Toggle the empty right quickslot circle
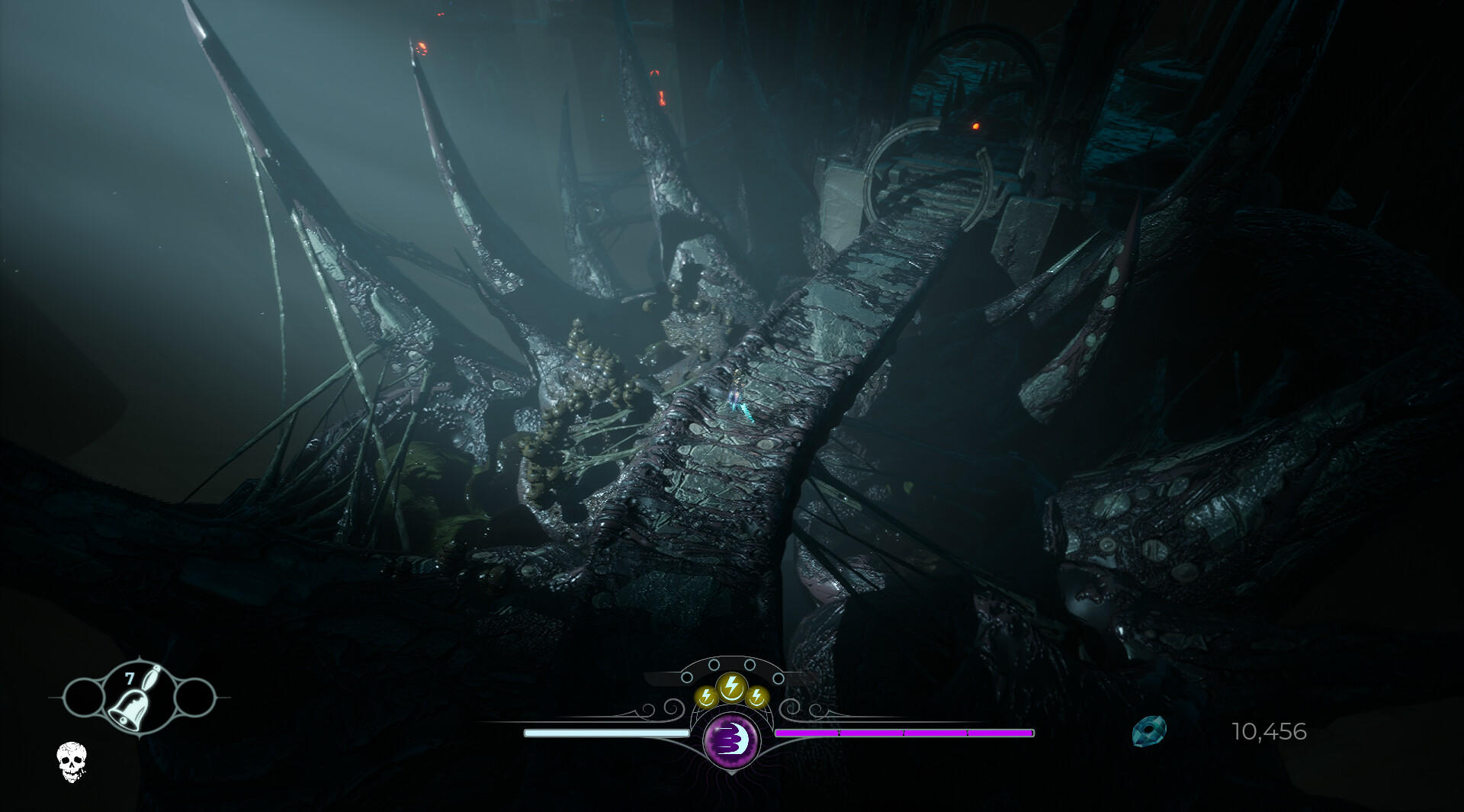Screen dimensions: 1464x812 194,698
